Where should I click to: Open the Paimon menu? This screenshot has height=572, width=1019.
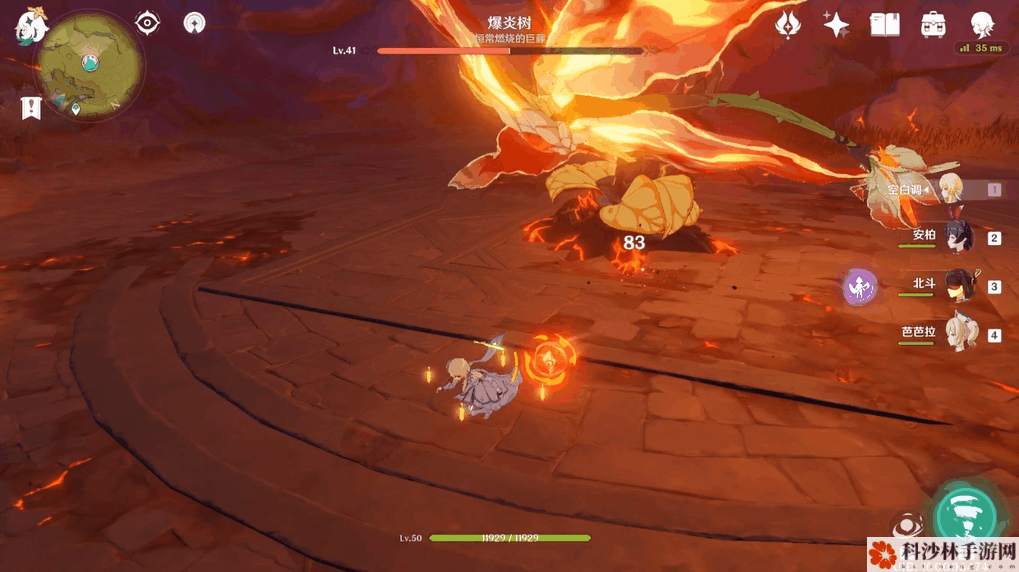point(30,26)
